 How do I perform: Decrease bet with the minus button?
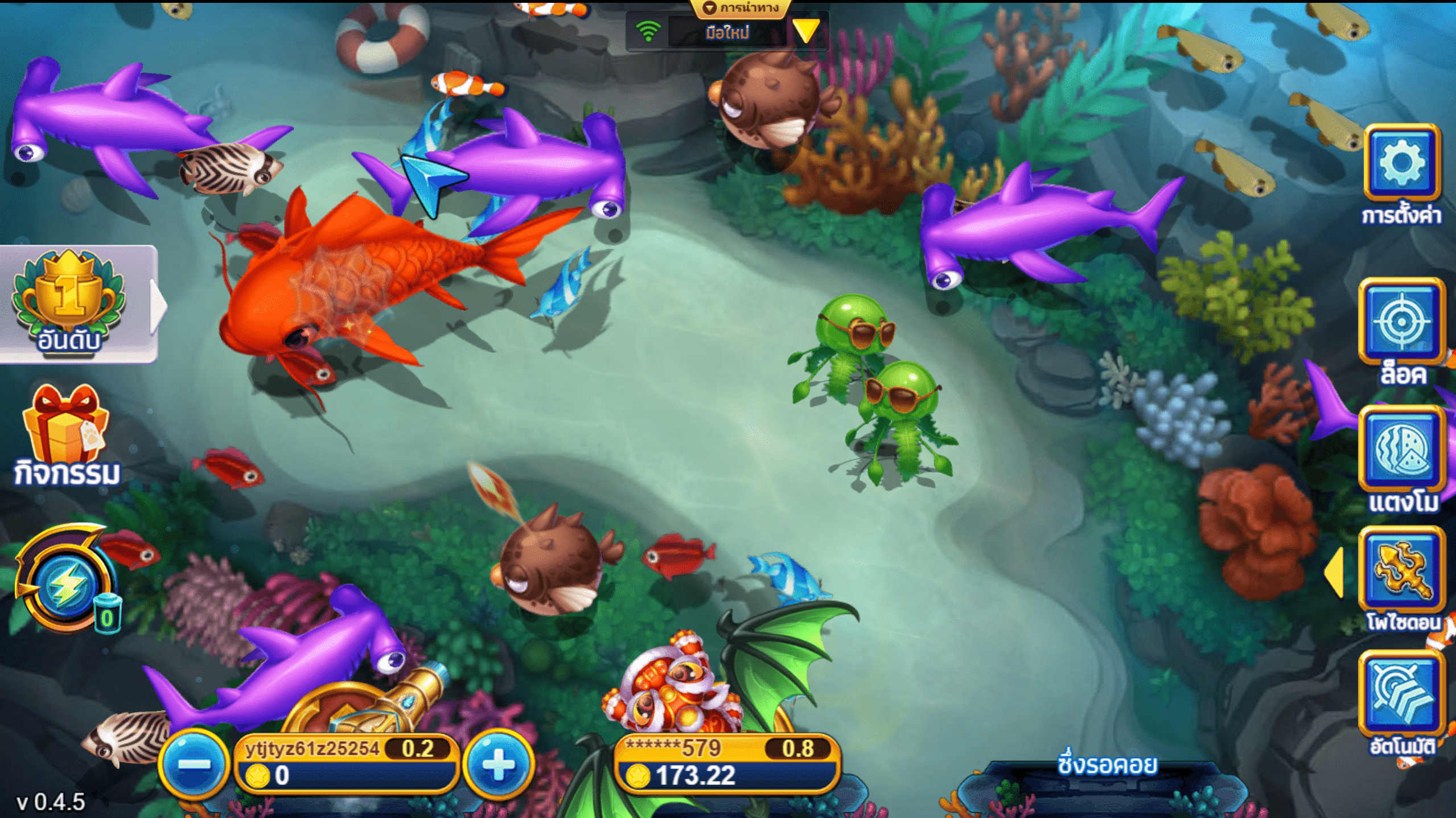pos(194,764)
